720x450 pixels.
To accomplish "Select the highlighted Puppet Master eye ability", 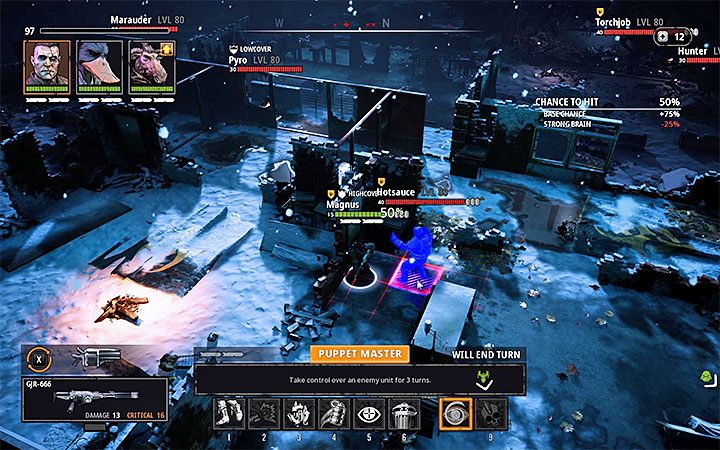I will tap(455, 413).
